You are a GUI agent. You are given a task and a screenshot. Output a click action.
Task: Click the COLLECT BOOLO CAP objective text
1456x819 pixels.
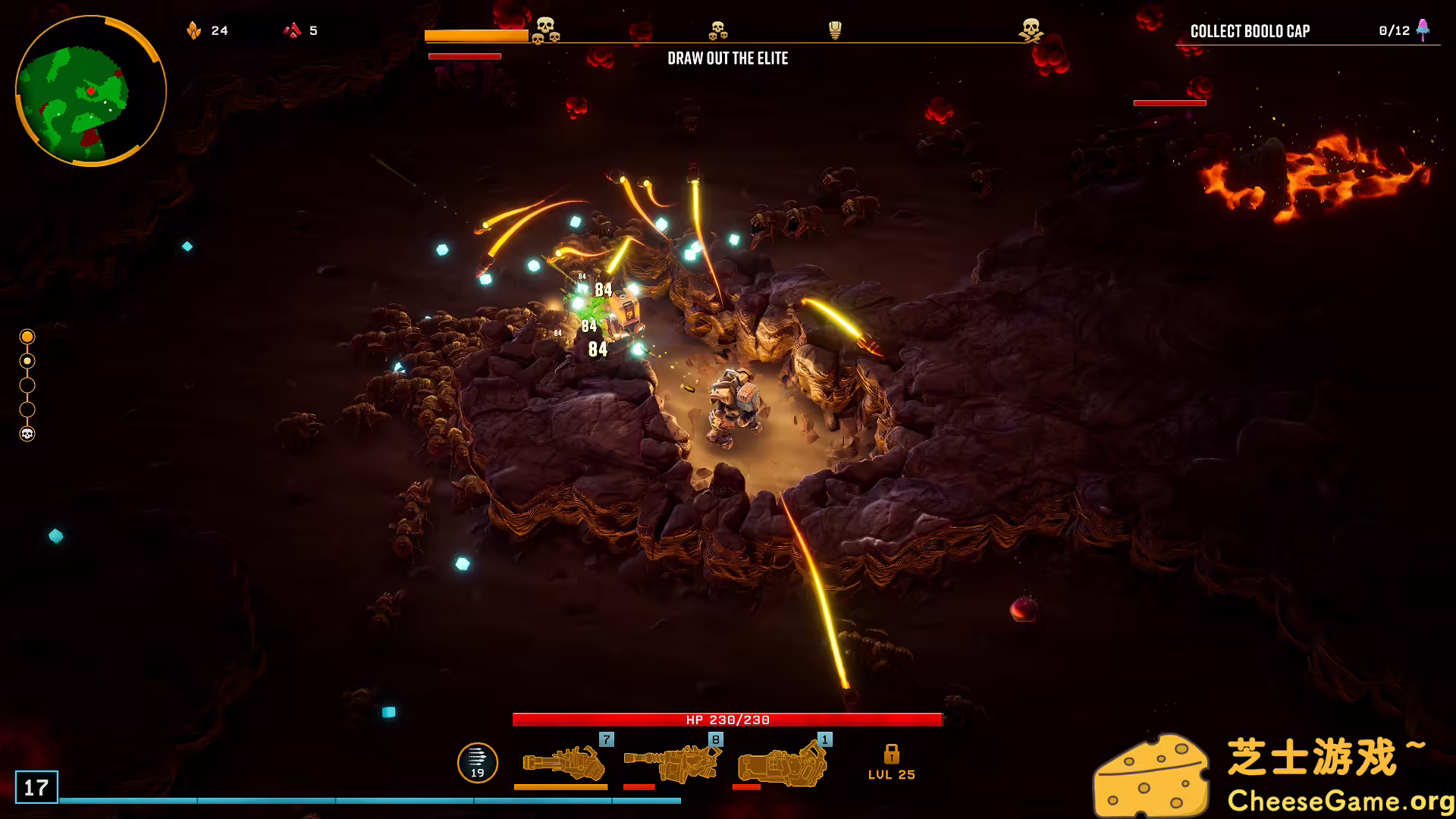(1250, 31)
